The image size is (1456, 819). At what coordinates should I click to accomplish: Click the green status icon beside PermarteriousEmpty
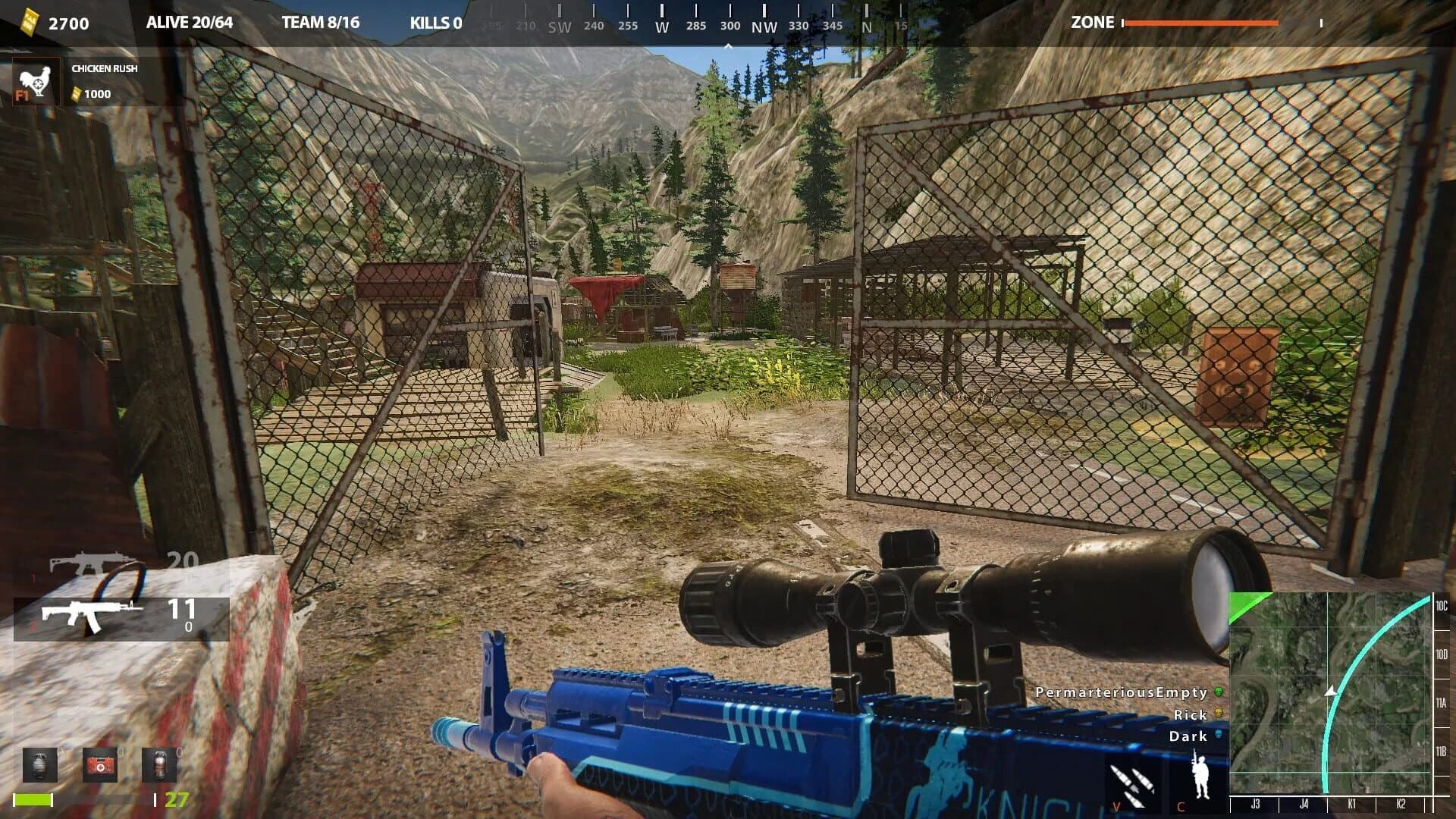pos(1218,692)
